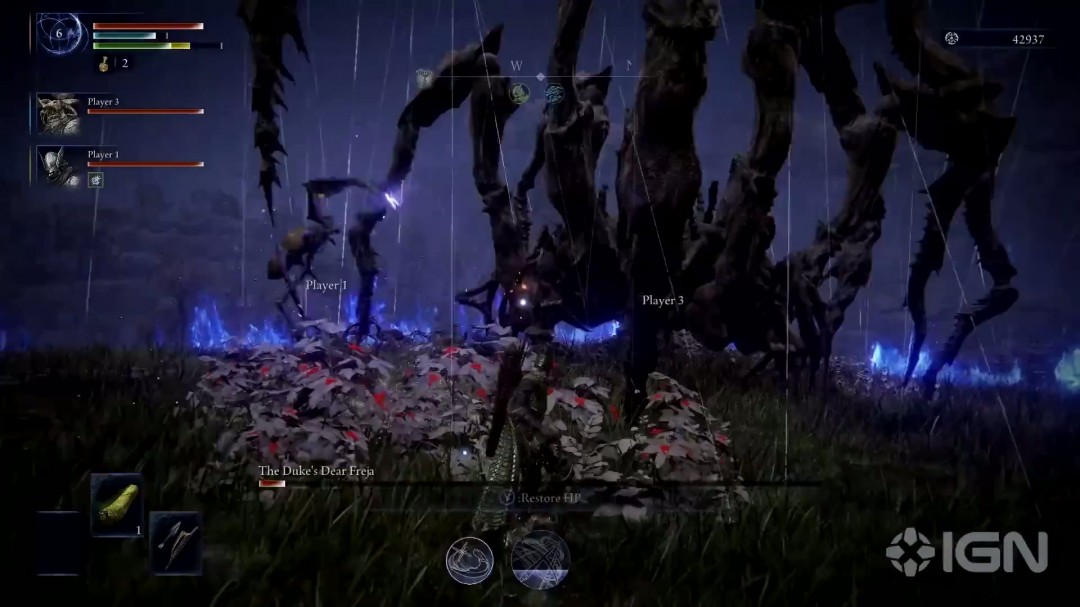Image resolution: width=1080 pixels, height=607 pixels.
Task: Click Player 1's portrait in party list
Action: 59,166
